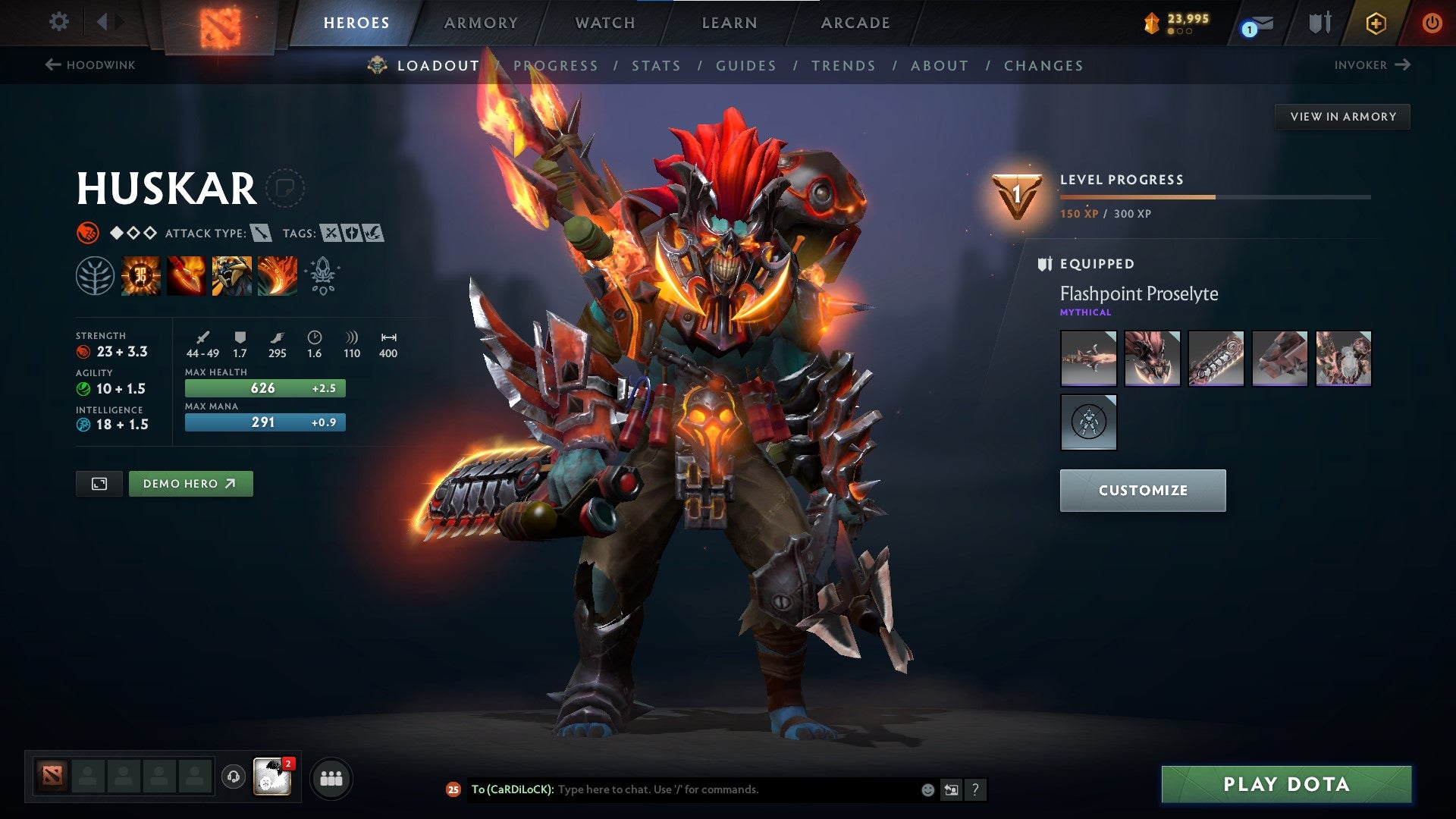Image resolution: width=1456 pixels, height=819 pixels.
Task: Select the first Flashpoint Proselyte item thumbnail
Action: click(1089, 358)
